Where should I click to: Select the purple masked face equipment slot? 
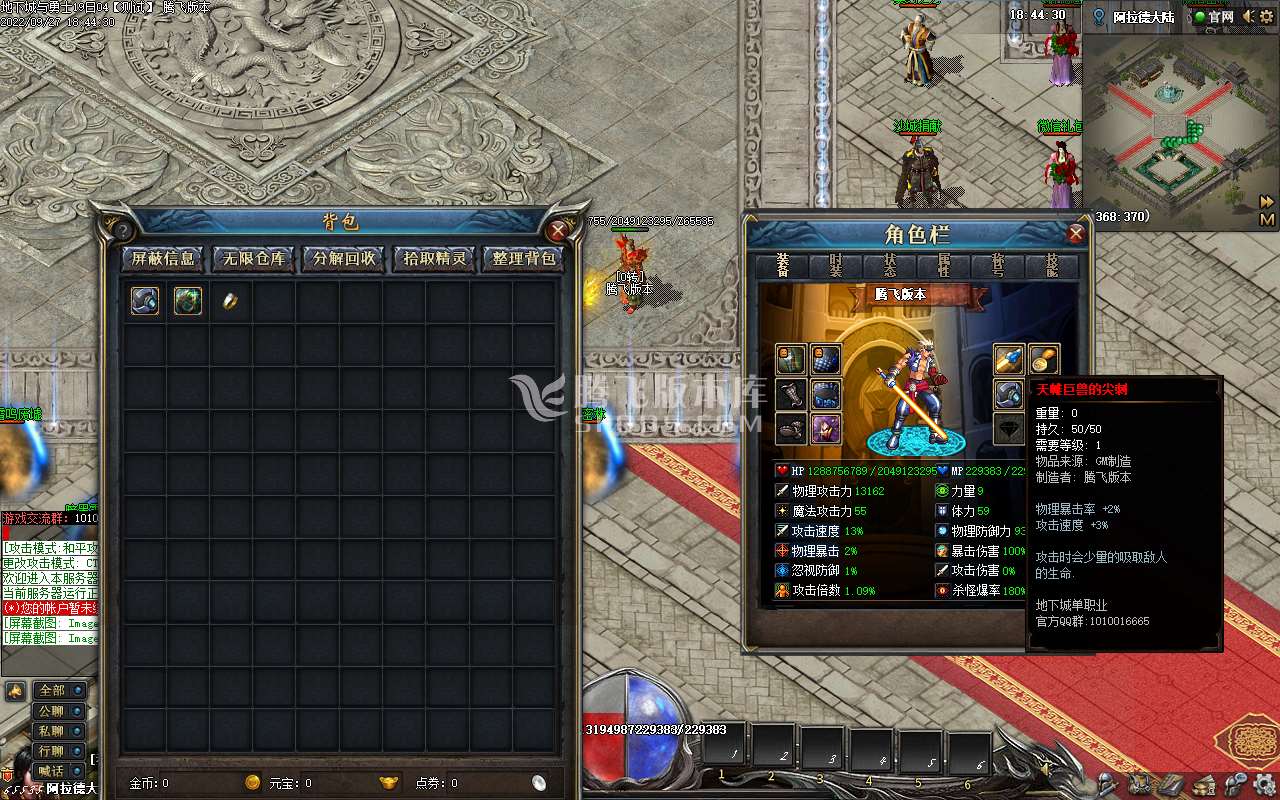825,429
